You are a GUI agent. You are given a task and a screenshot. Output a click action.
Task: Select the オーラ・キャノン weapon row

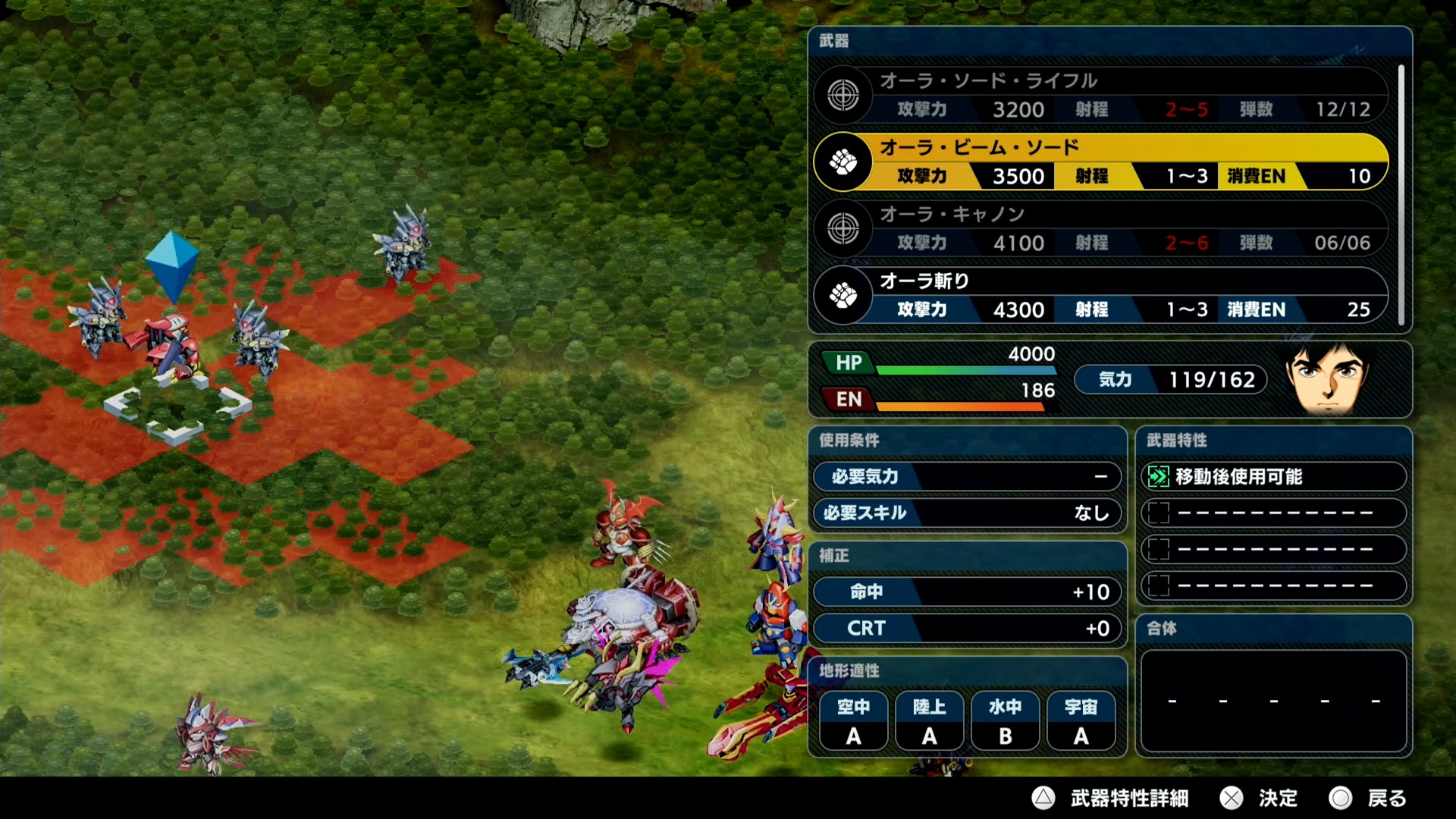coord(1100,228)
